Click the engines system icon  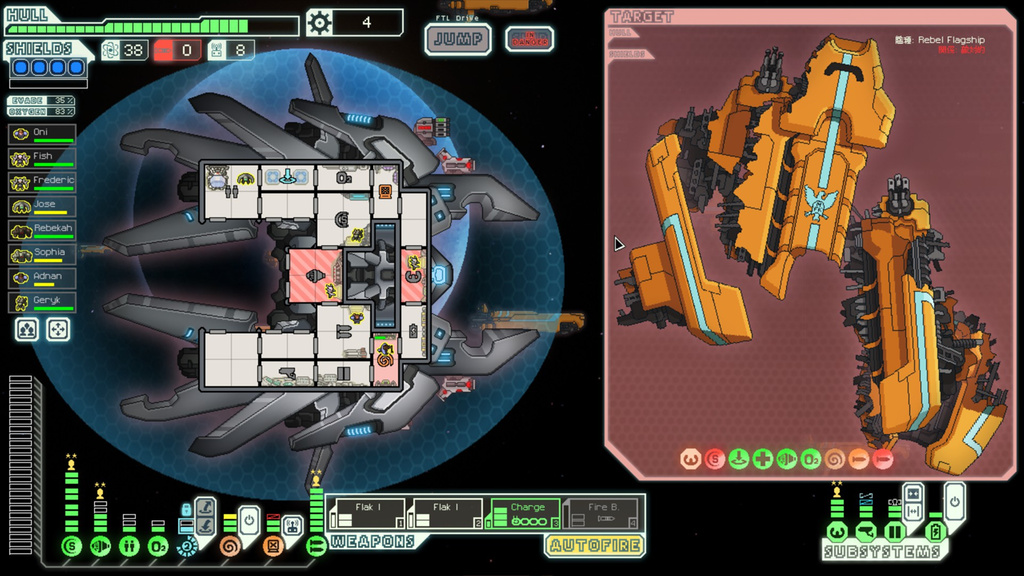click(99, 546)
